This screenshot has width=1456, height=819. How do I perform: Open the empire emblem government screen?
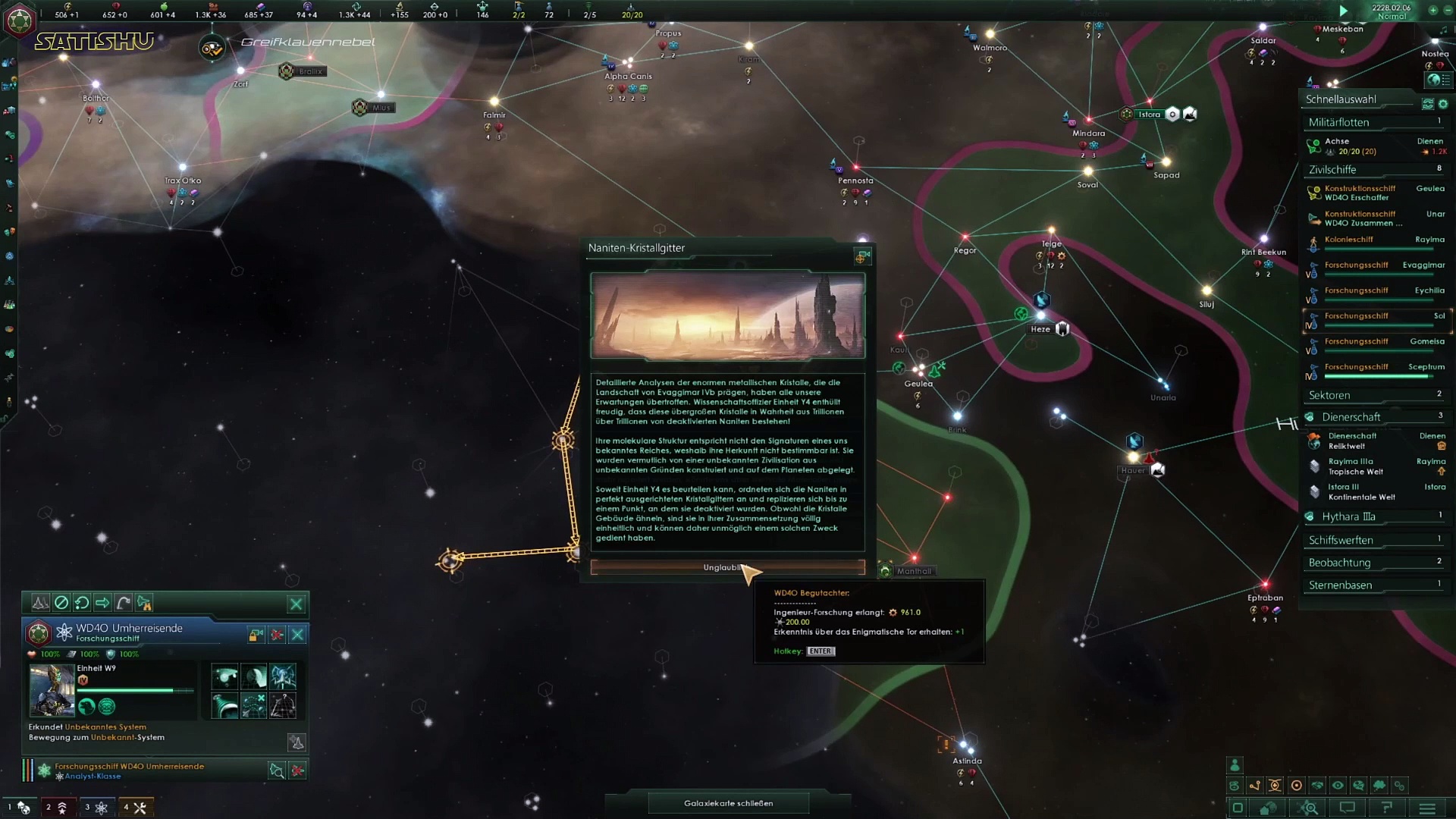pos(19,20)
